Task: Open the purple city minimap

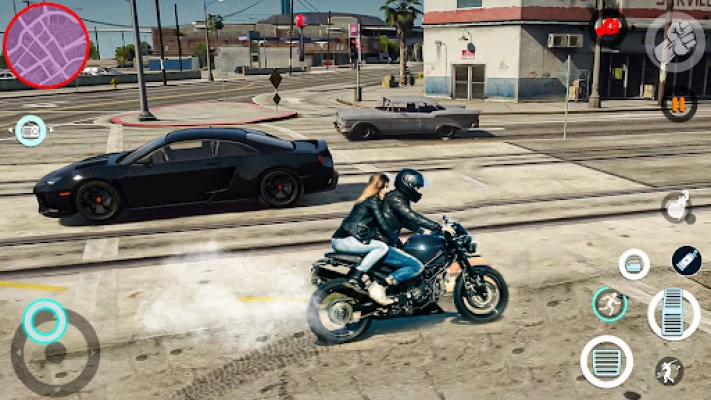Action: [46, 45]
